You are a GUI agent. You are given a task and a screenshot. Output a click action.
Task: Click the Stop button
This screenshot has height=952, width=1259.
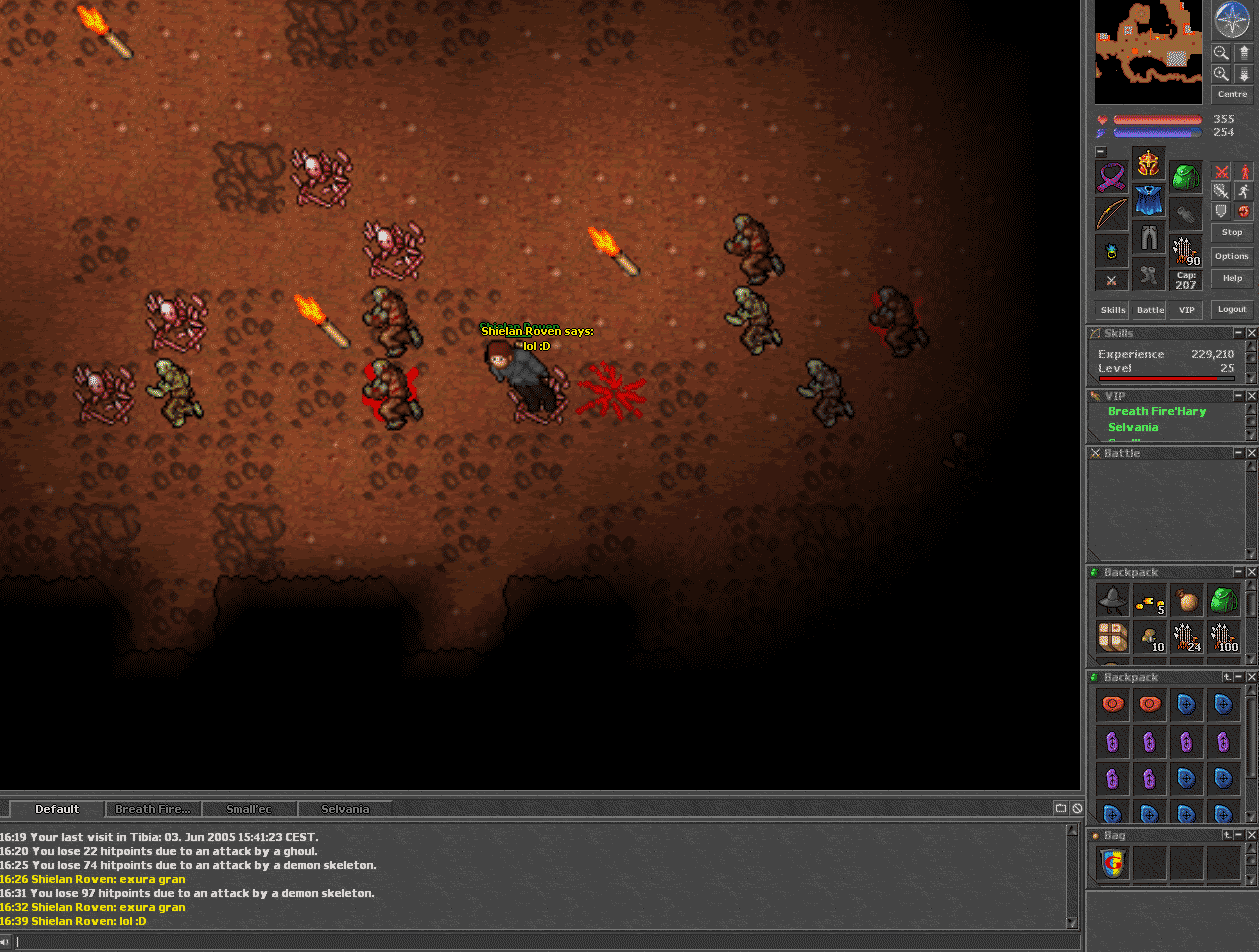(1232, 232)
